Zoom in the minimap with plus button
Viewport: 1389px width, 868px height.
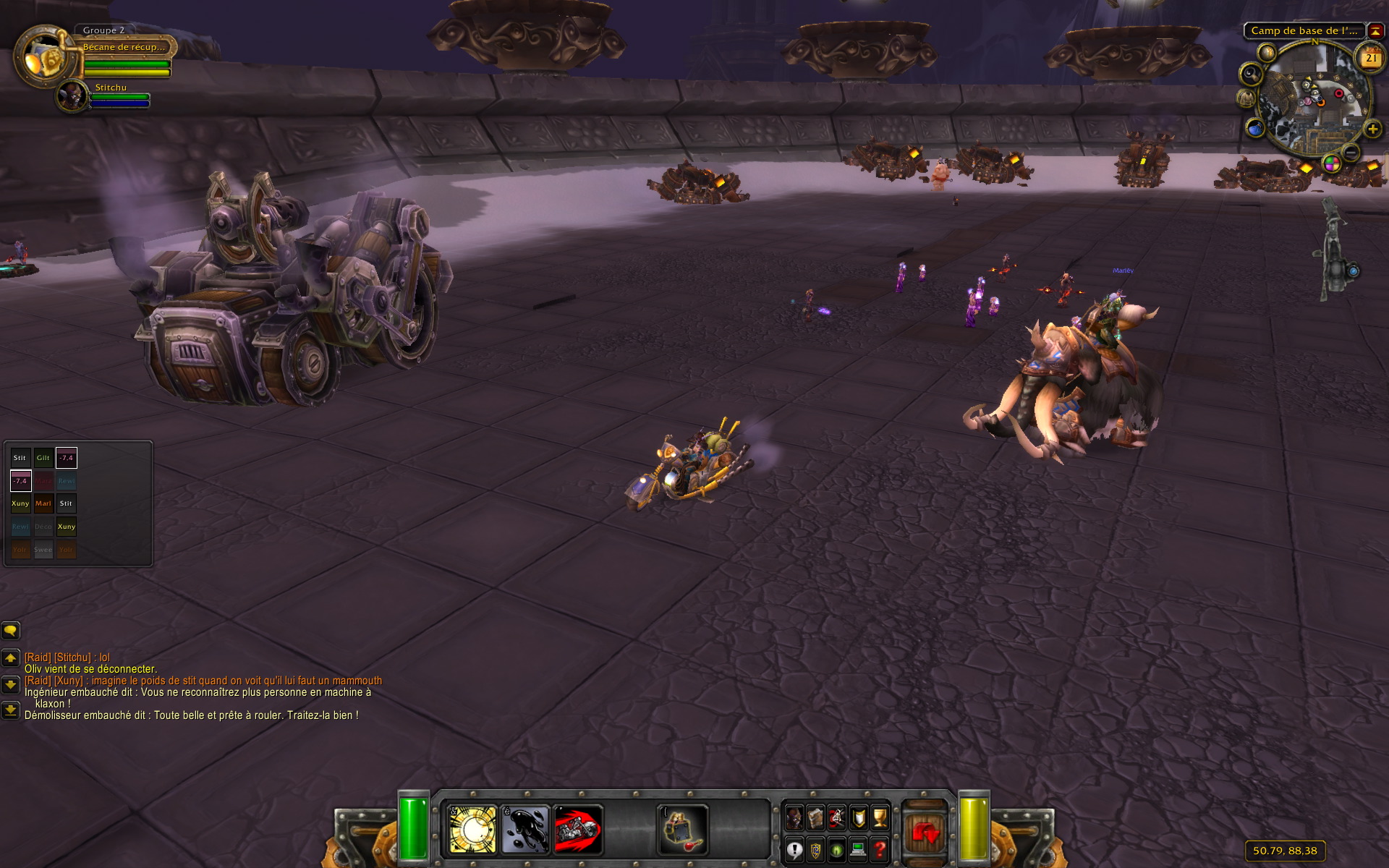coord(1372,129)
